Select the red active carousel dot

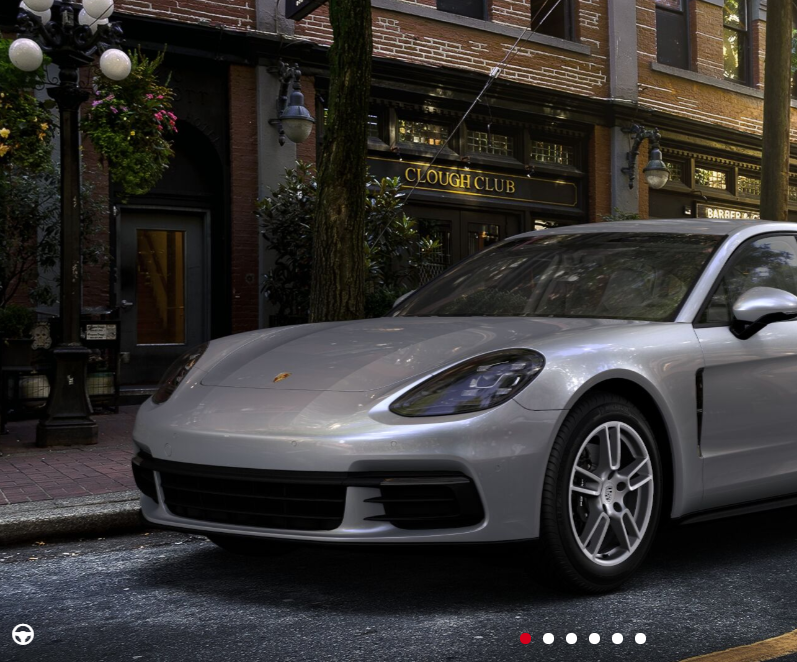(525, 638)
